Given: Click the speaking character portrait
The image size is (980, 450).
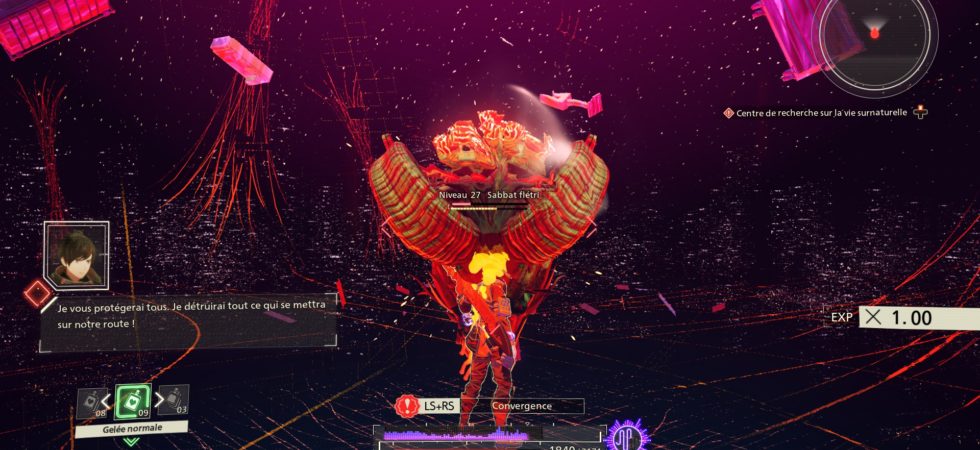Looking at the screenshot, I should (76, 255).
